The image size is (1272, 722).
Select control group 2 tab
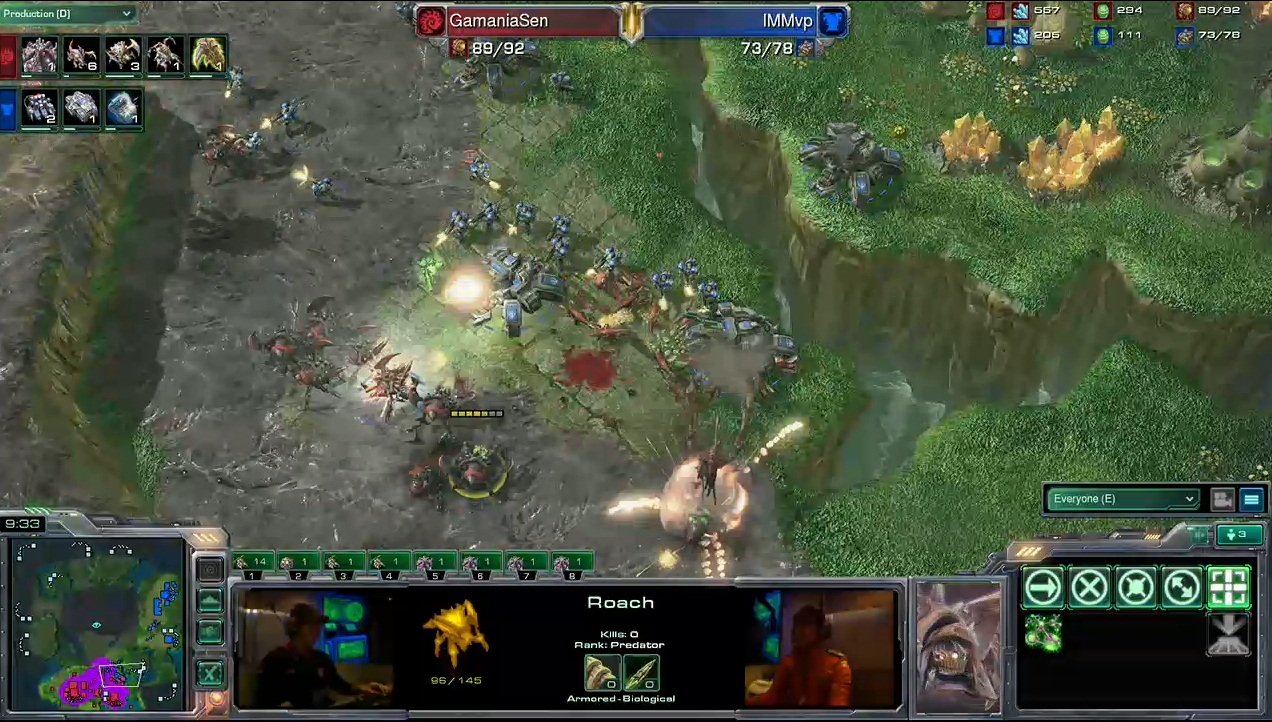pos(298,563)
